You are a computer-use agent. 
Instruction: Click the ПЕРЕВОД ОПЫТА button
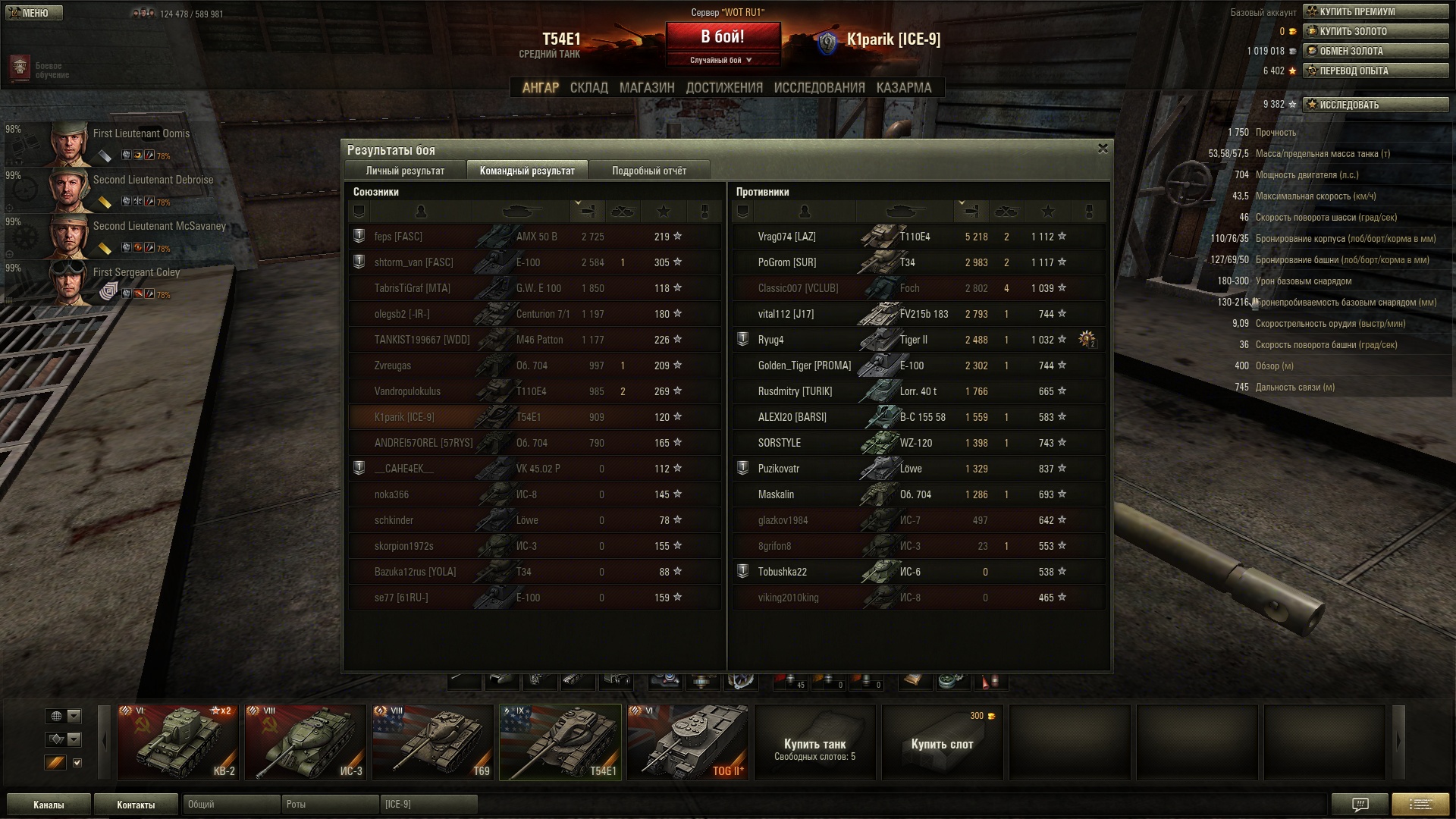coord(1375,71)
